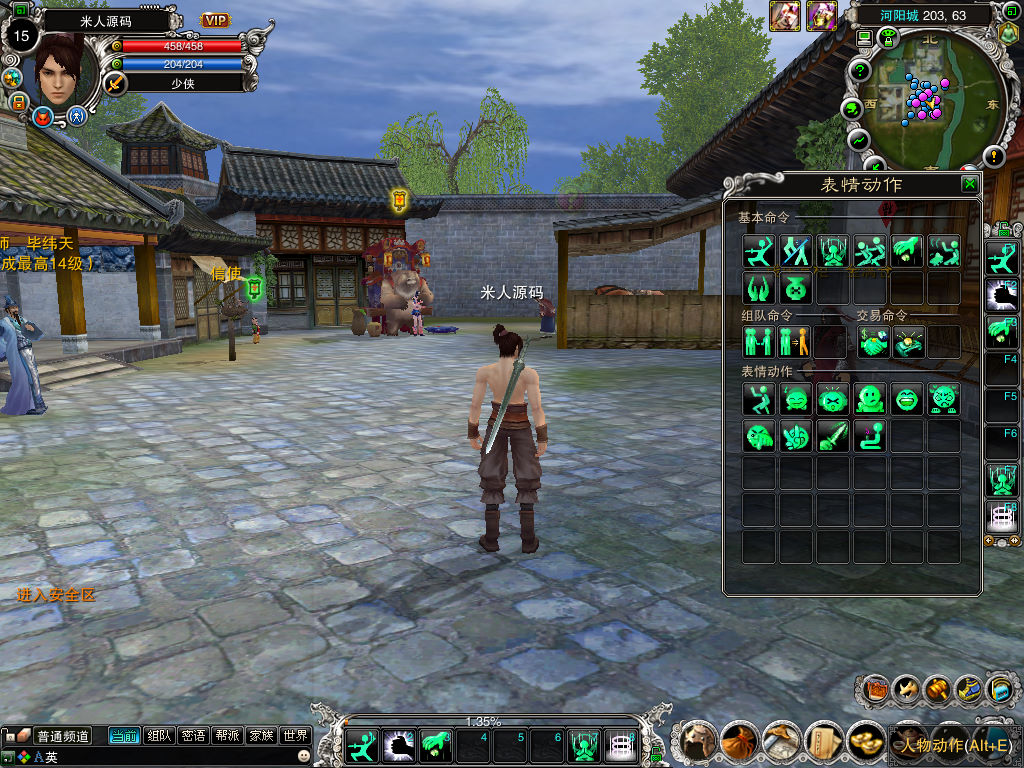Image resolution: width=1024 pixels, height=768 pixels.
Task: Toggle the eye-and-lock minimap button
Action: (x=887, y=38)
